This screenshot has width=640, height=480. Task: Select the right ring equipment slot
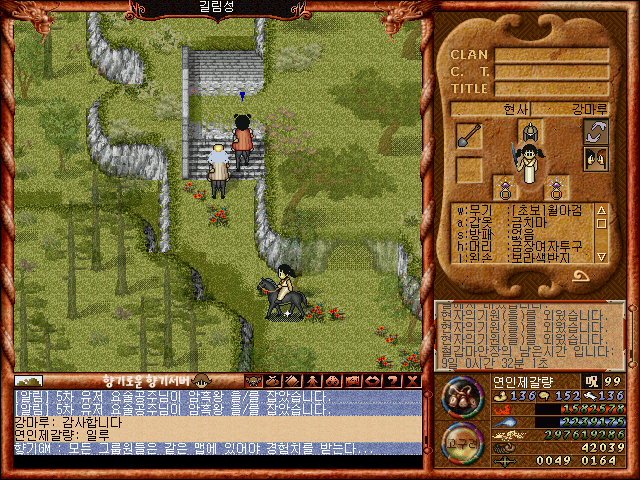(x=555, y=187)
